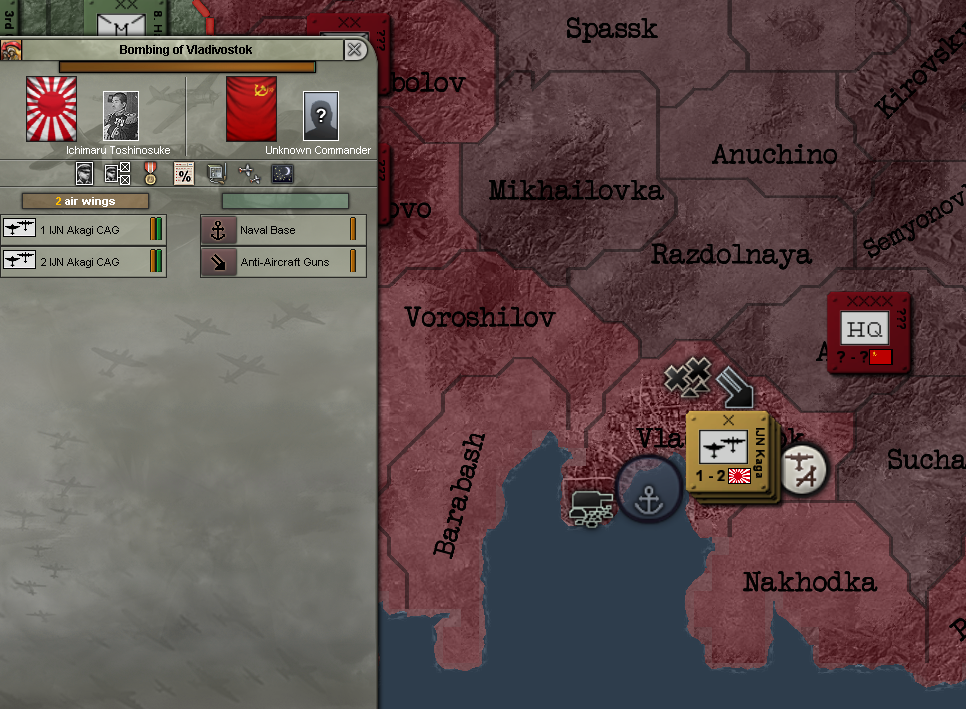Select the red Soviet HQ unit counter

tap(868, 333)
